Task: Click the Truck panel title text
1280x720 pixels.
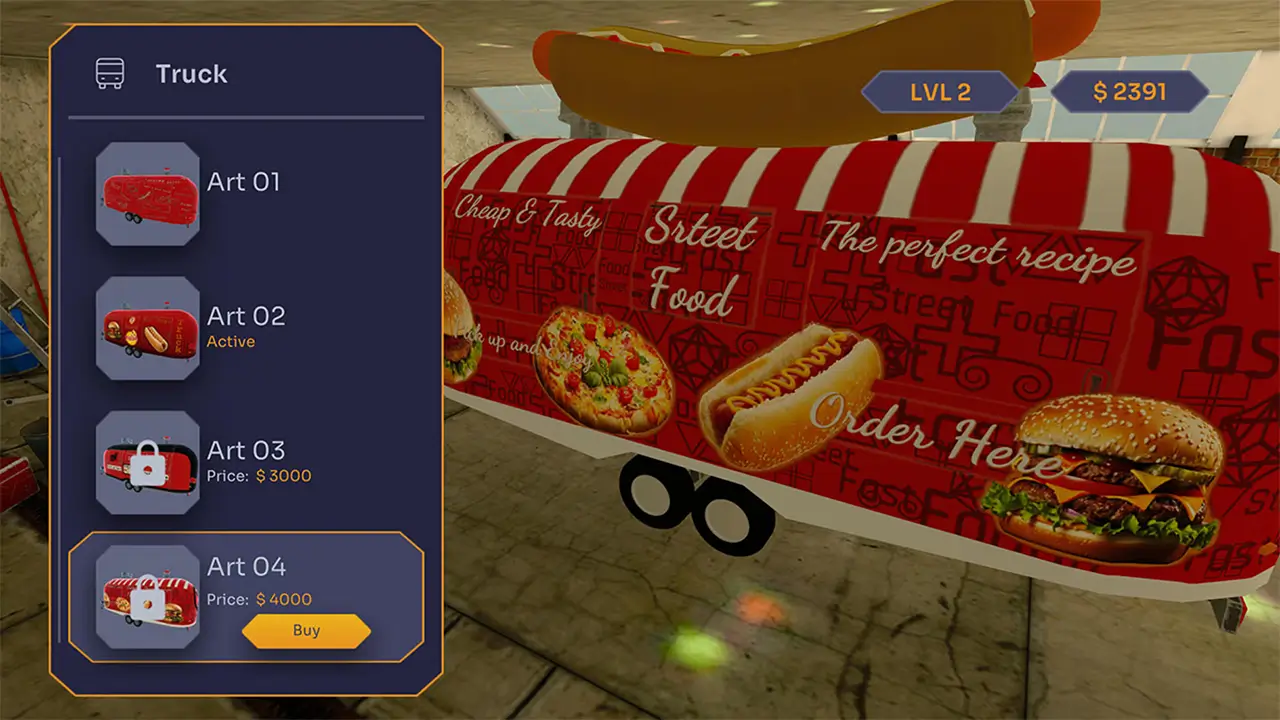Action: pyautogui.click(x=190, y=72)
